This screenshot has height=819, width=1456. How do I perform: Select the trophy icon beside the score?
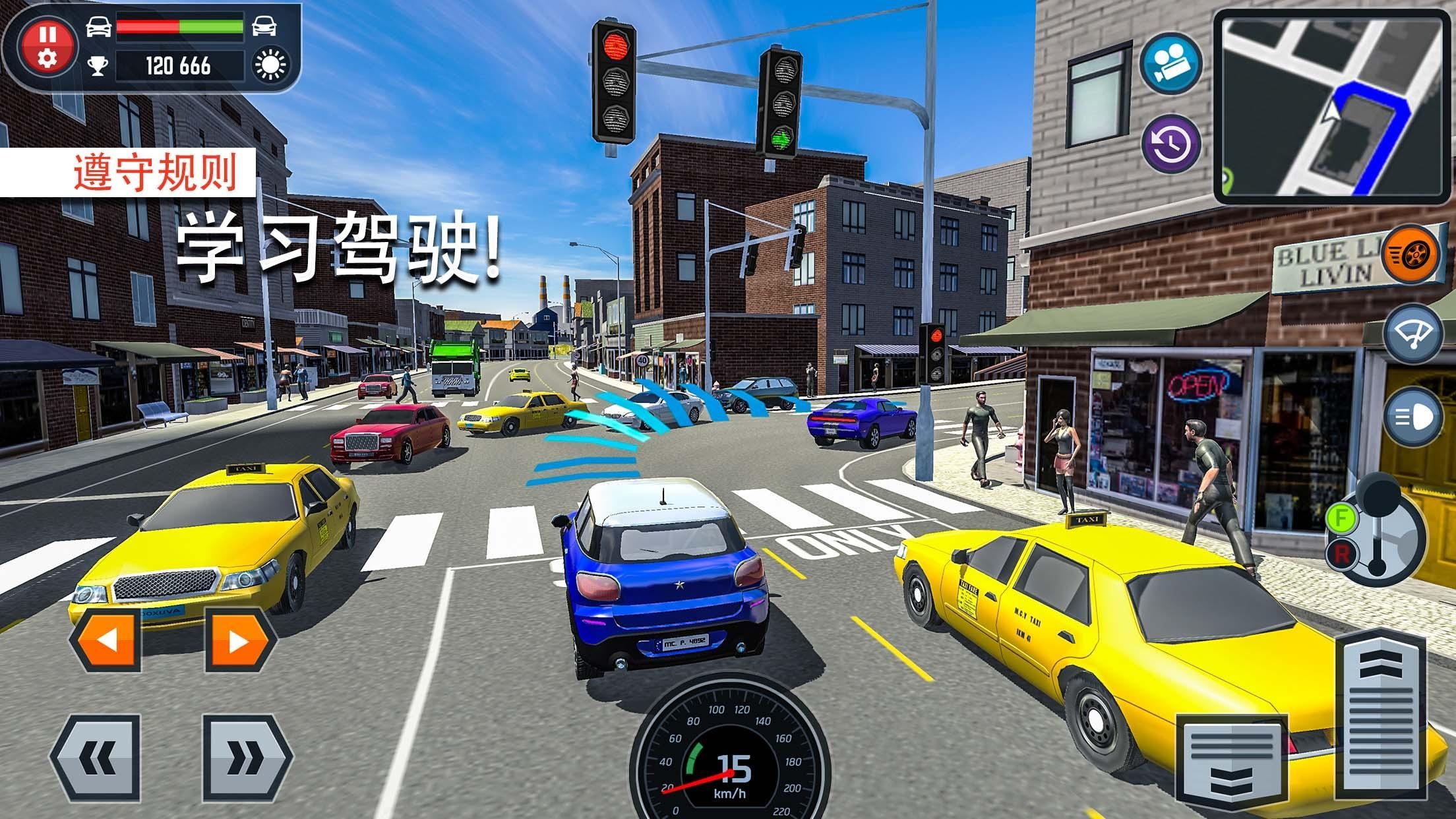coord(99,65)
